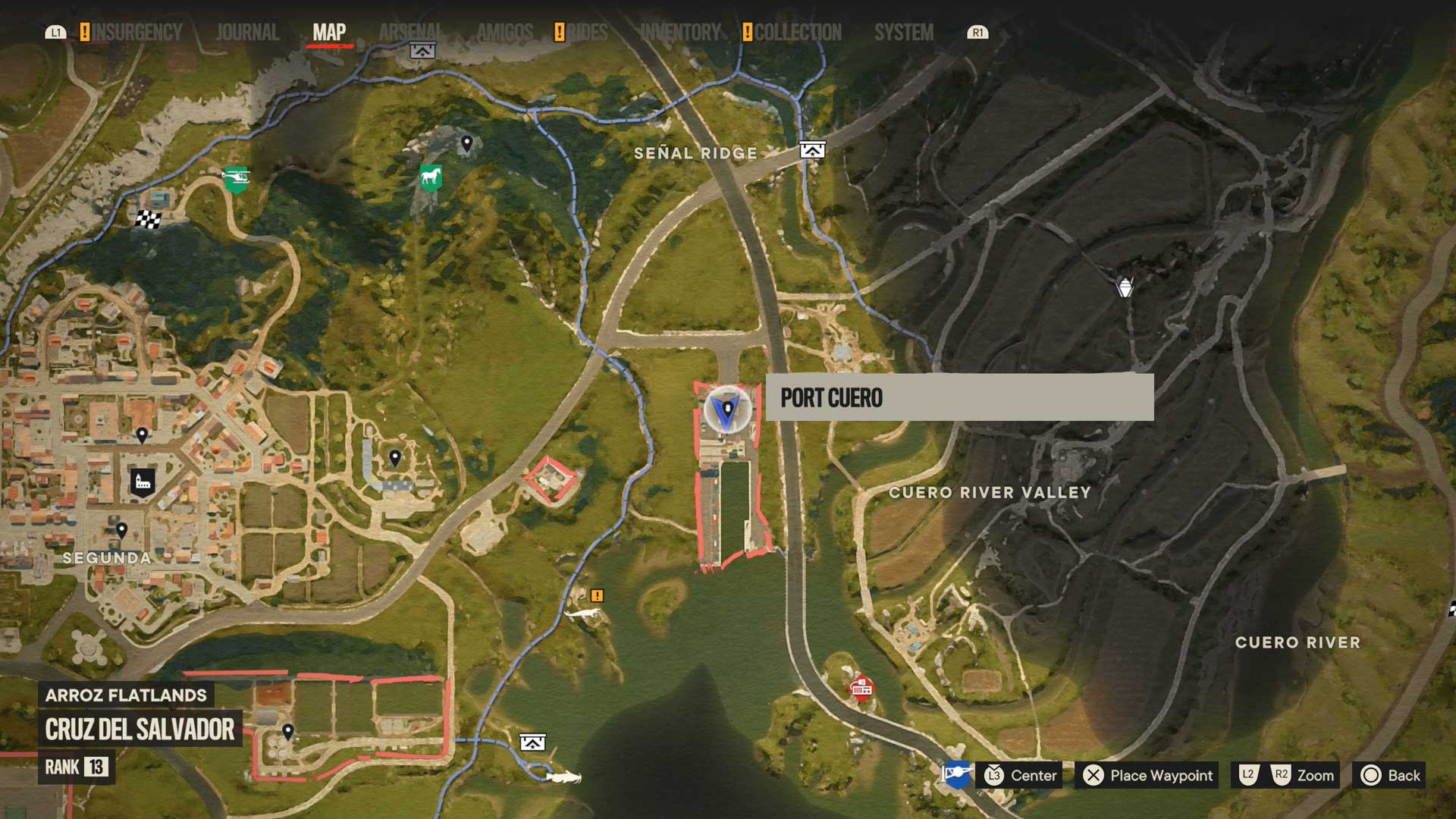Select the Map tab
Screen dimensions: 1456x819
coord(329,33)
